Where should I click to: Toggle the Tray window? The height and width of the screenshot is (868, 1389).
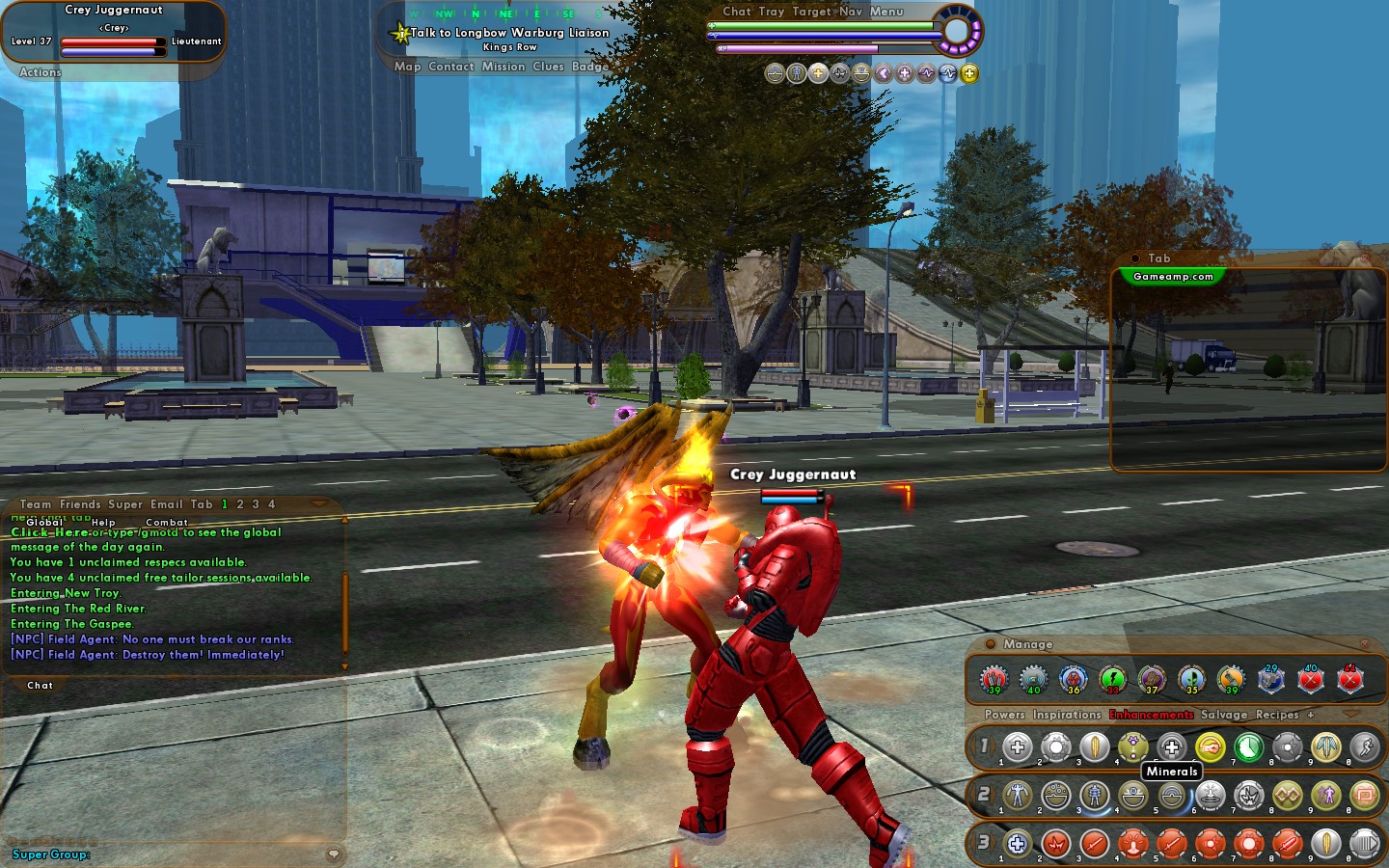771,12
